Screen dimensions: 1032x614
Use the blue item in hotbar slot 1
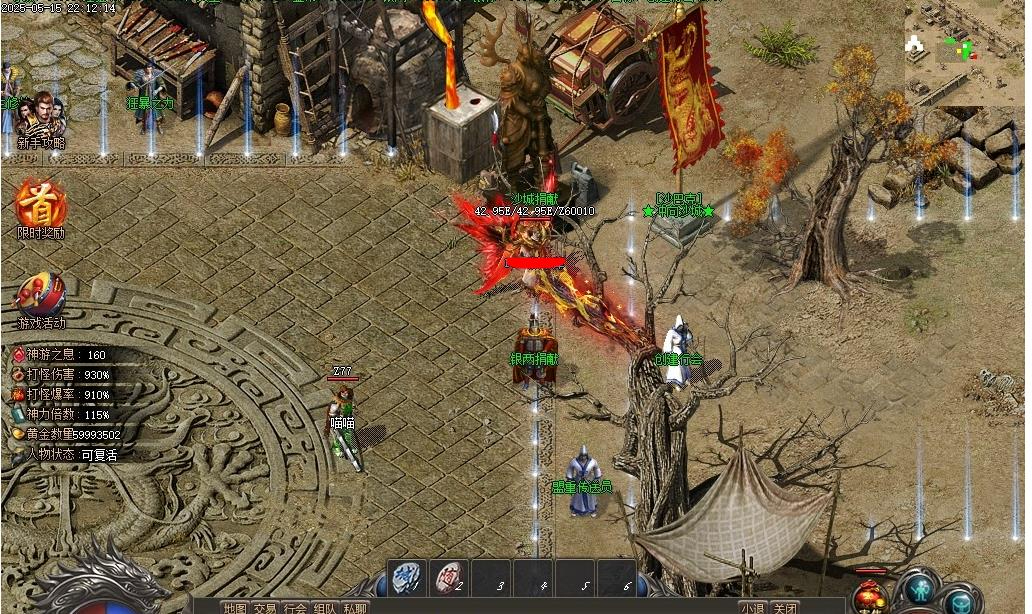[x=405, y=578]
